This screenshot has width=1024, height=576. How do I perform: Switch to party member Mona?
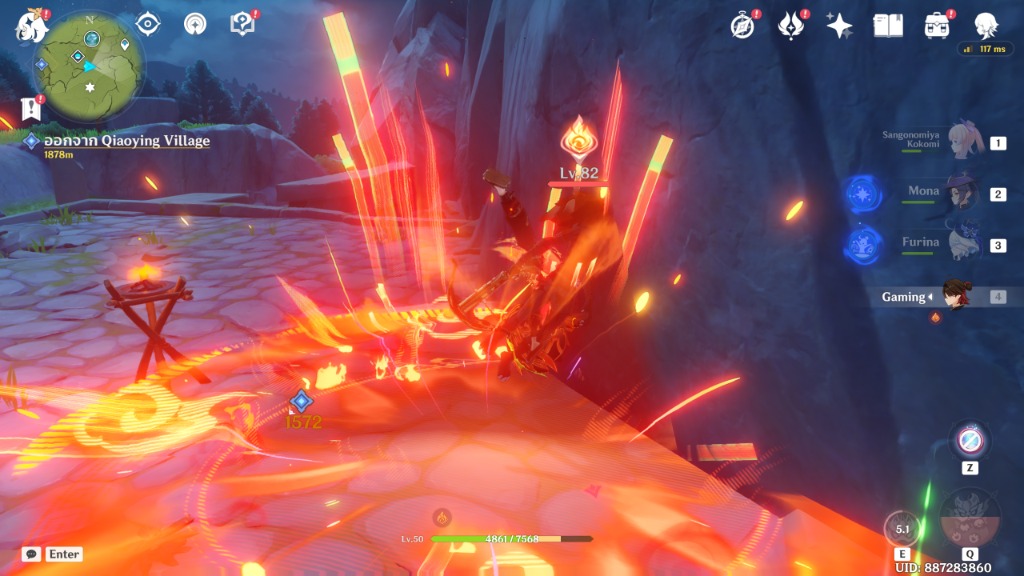[x=961, y=193]
